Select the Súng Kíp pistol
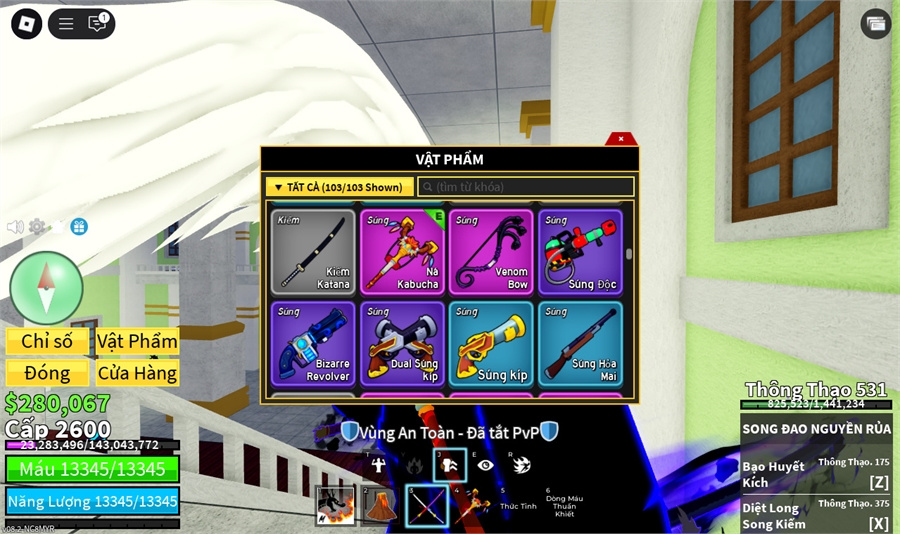900x534 pixels. pos(491,344)
